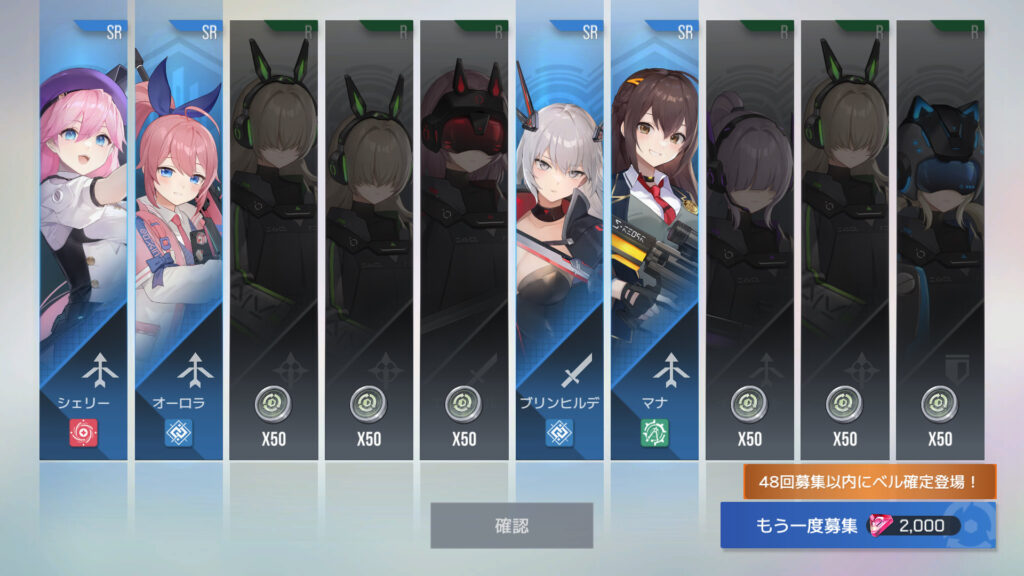The height and width of the screenshot is (576, 1024).
Task: Choose the オーロラ SR character card
Action: click(x=178, y=240)
